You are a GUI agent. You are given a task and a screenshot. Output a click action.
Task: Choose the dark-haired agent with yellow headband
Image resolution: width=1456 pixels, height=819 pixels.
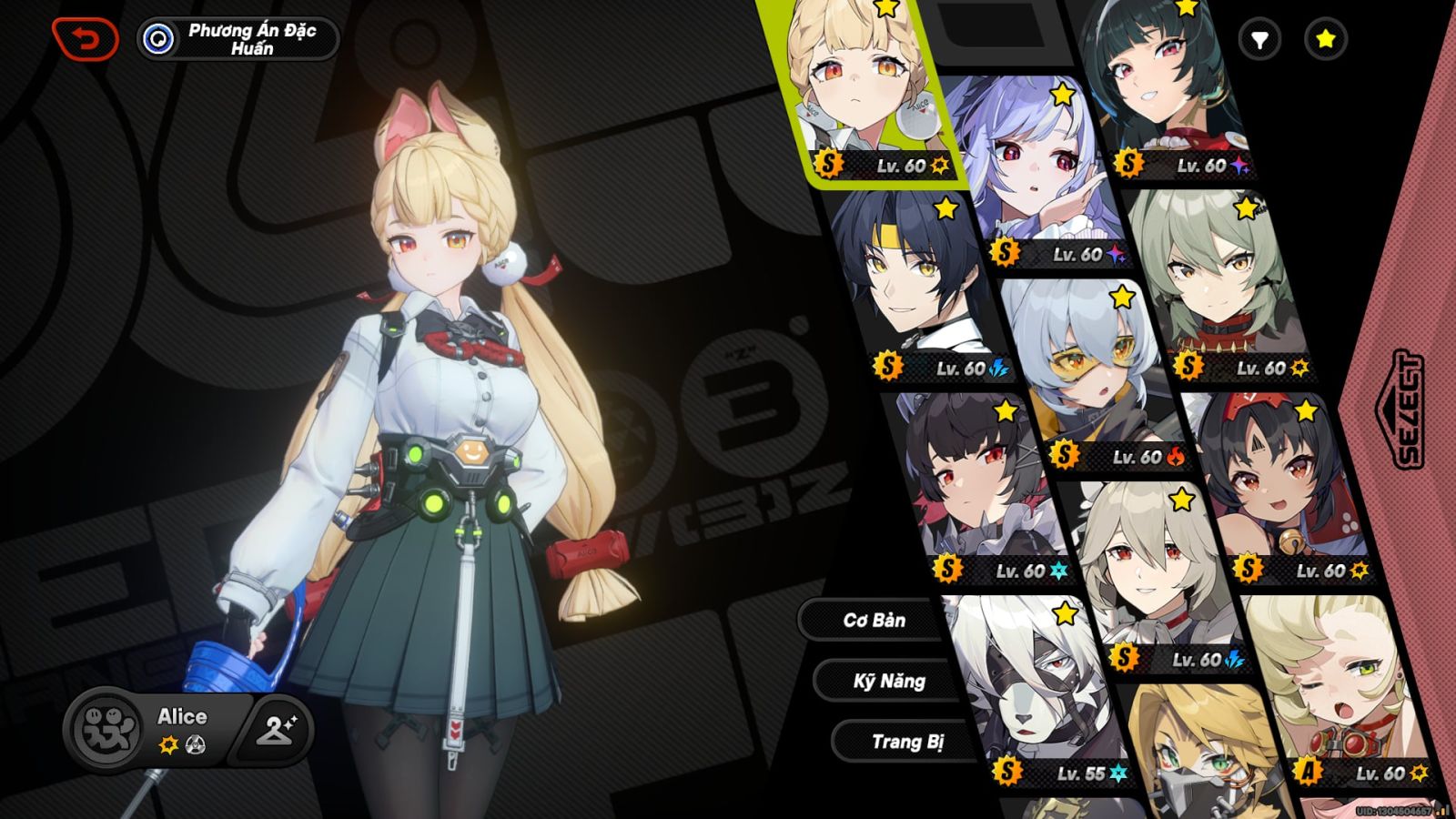click(910, 282)
